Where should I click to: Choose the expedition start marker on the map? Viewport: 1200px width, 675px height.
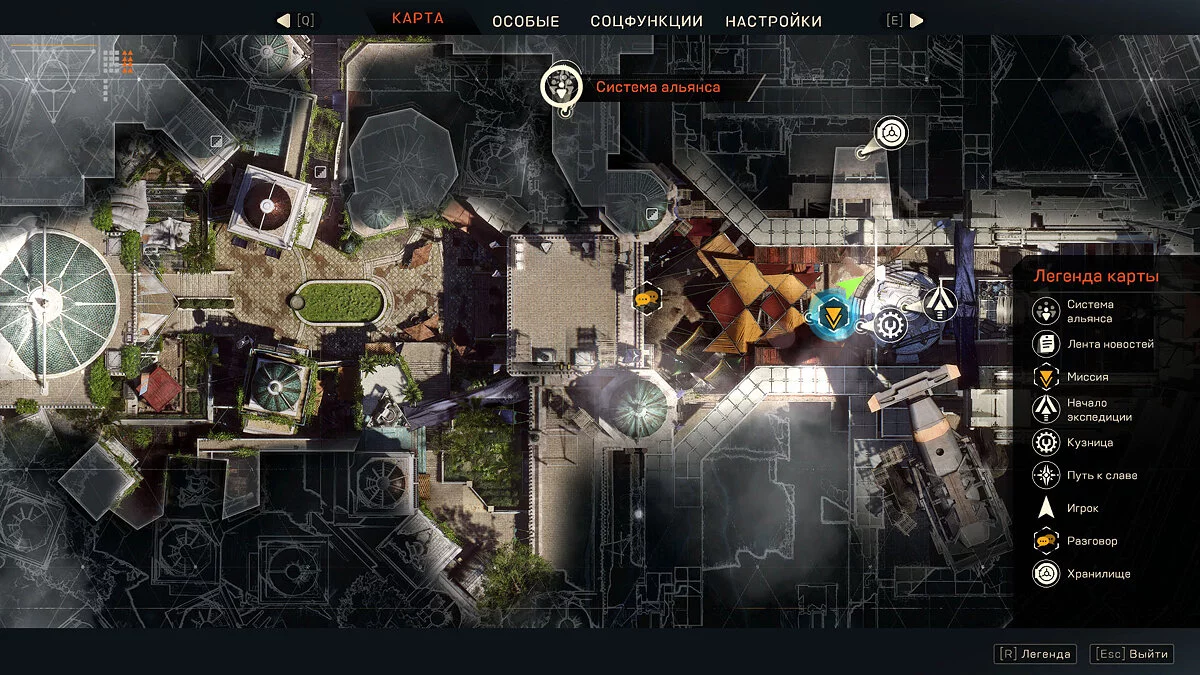[x=940, y=304]
